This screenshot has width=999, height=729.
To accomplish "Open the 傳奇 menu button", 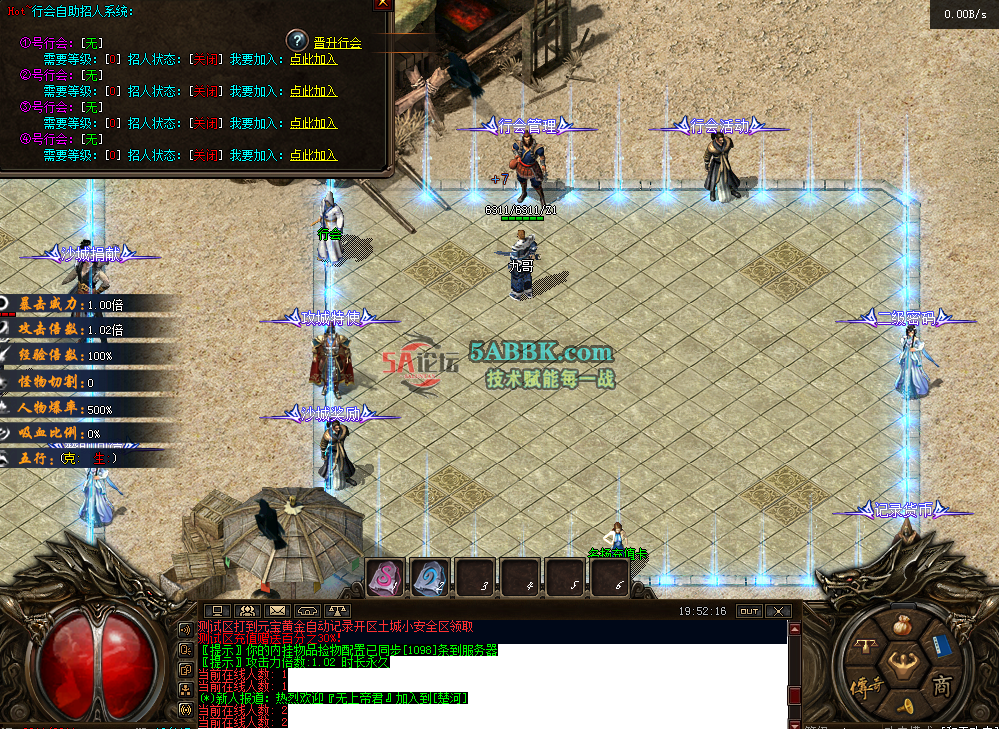I will click(x=865, y=687).
